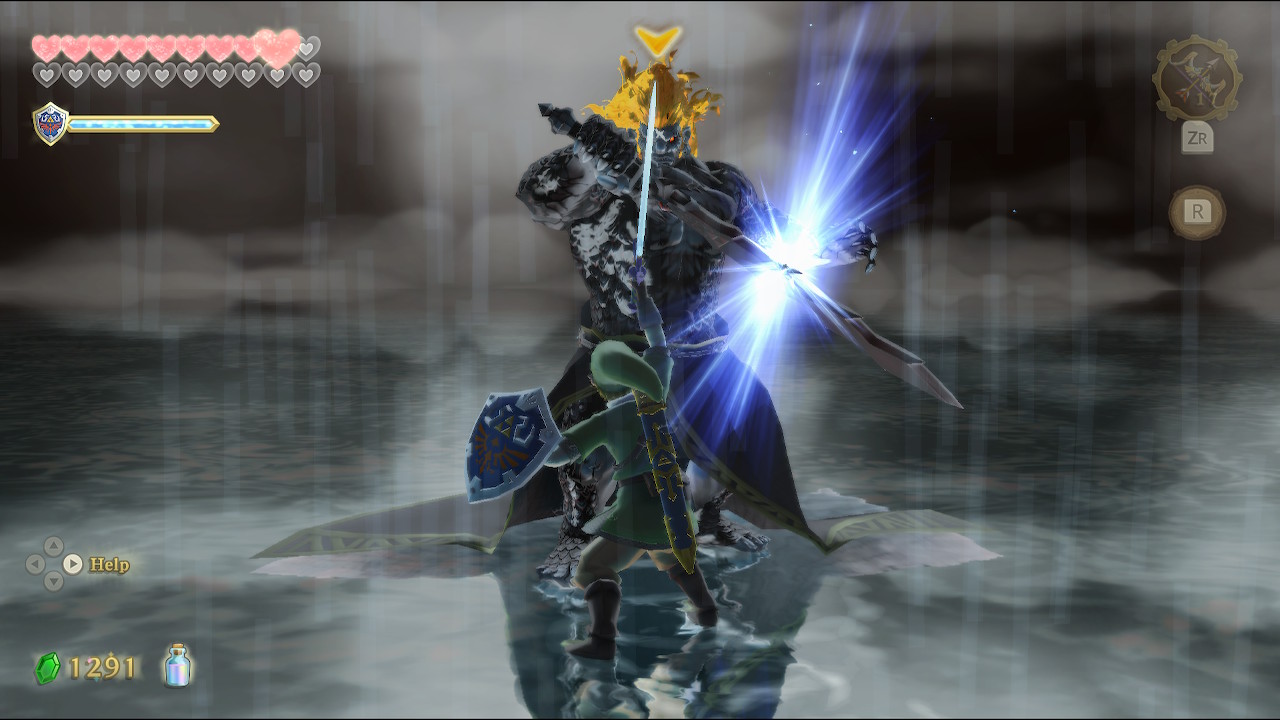Click the green rupee icon
1280x720 pixels.
point(47,668)
